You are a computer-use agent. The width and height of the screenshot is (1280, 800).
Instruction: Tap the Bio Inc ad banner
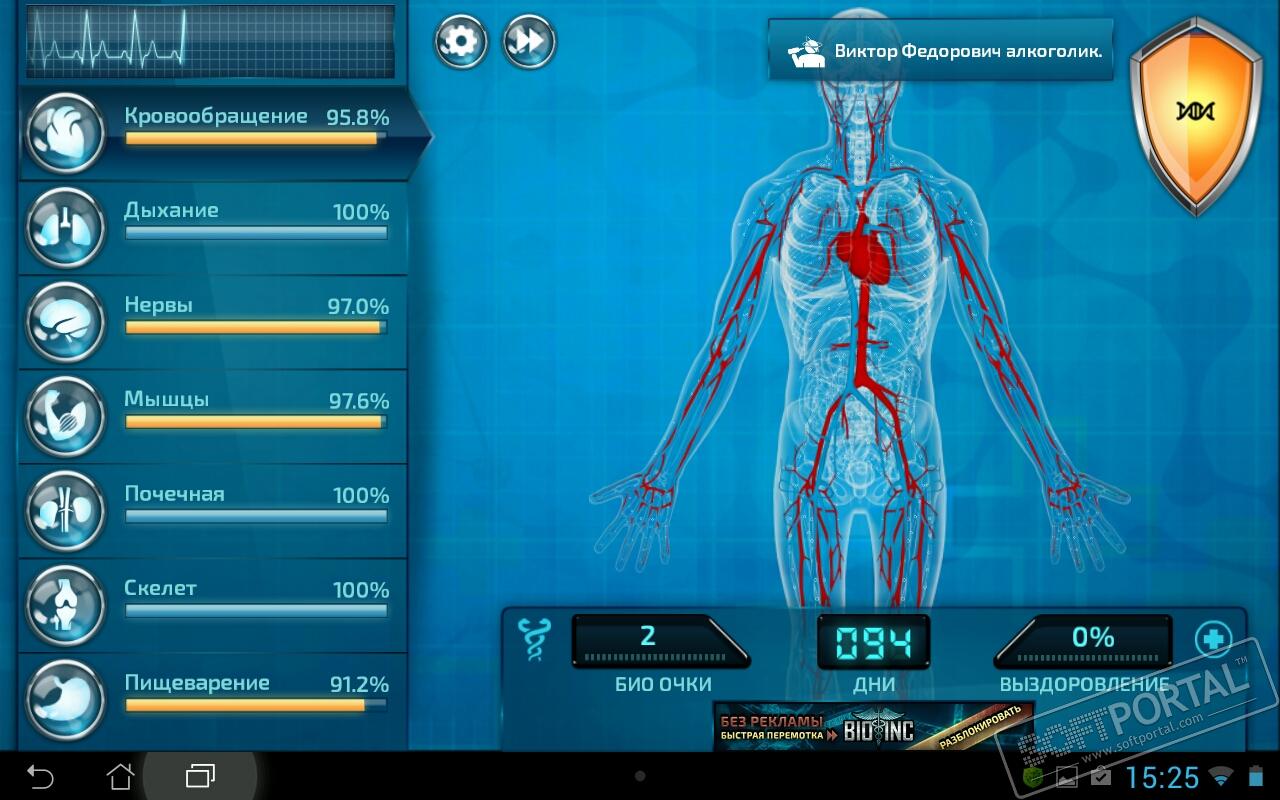(x=872, y=727)
